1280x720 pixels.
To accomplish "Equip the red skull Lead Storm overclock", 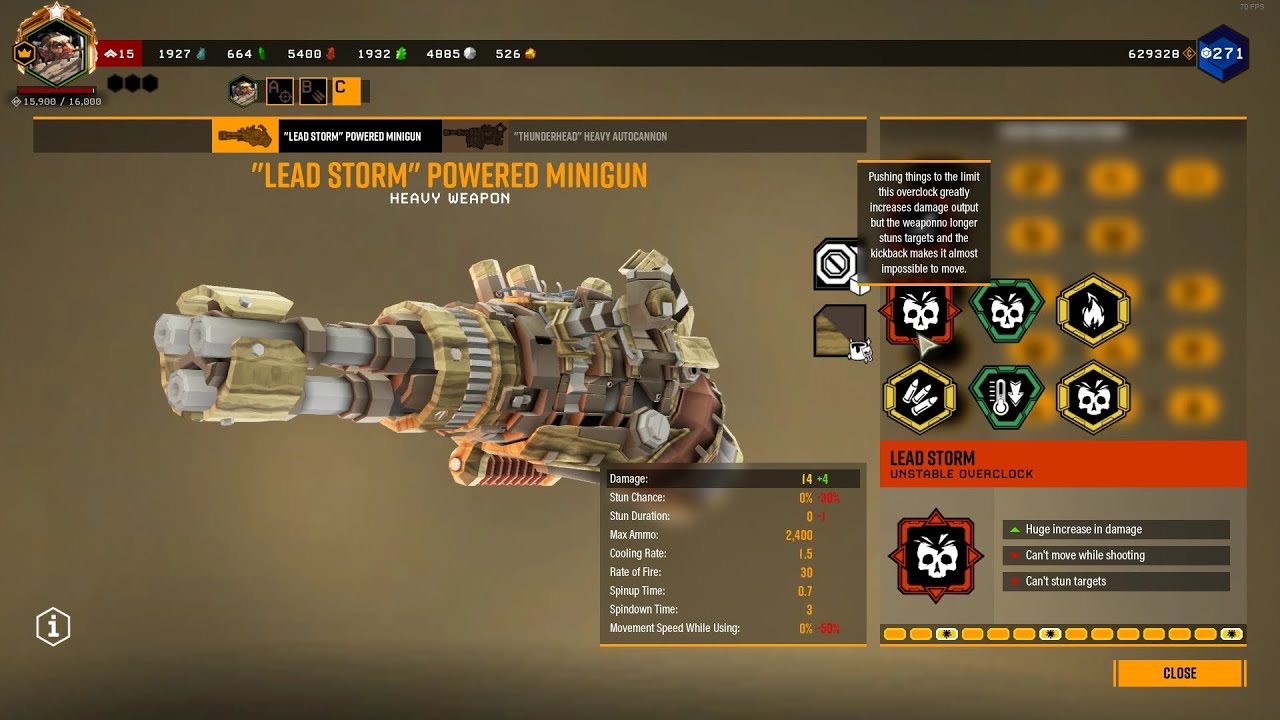I will (x=919, y=312).
